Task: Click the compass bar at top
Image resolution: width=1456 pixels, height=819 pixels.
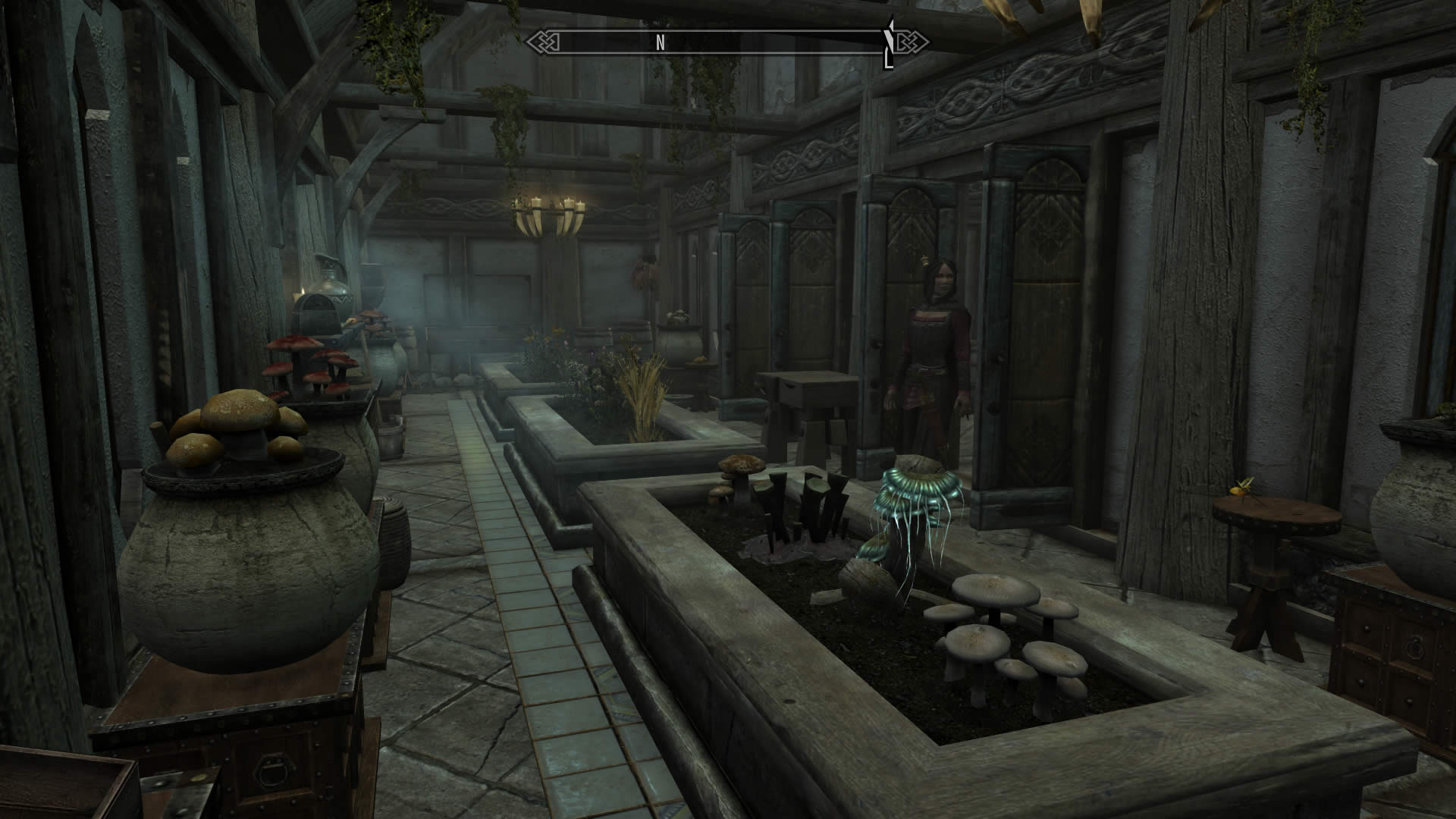Action: click(x=728, y=42)
